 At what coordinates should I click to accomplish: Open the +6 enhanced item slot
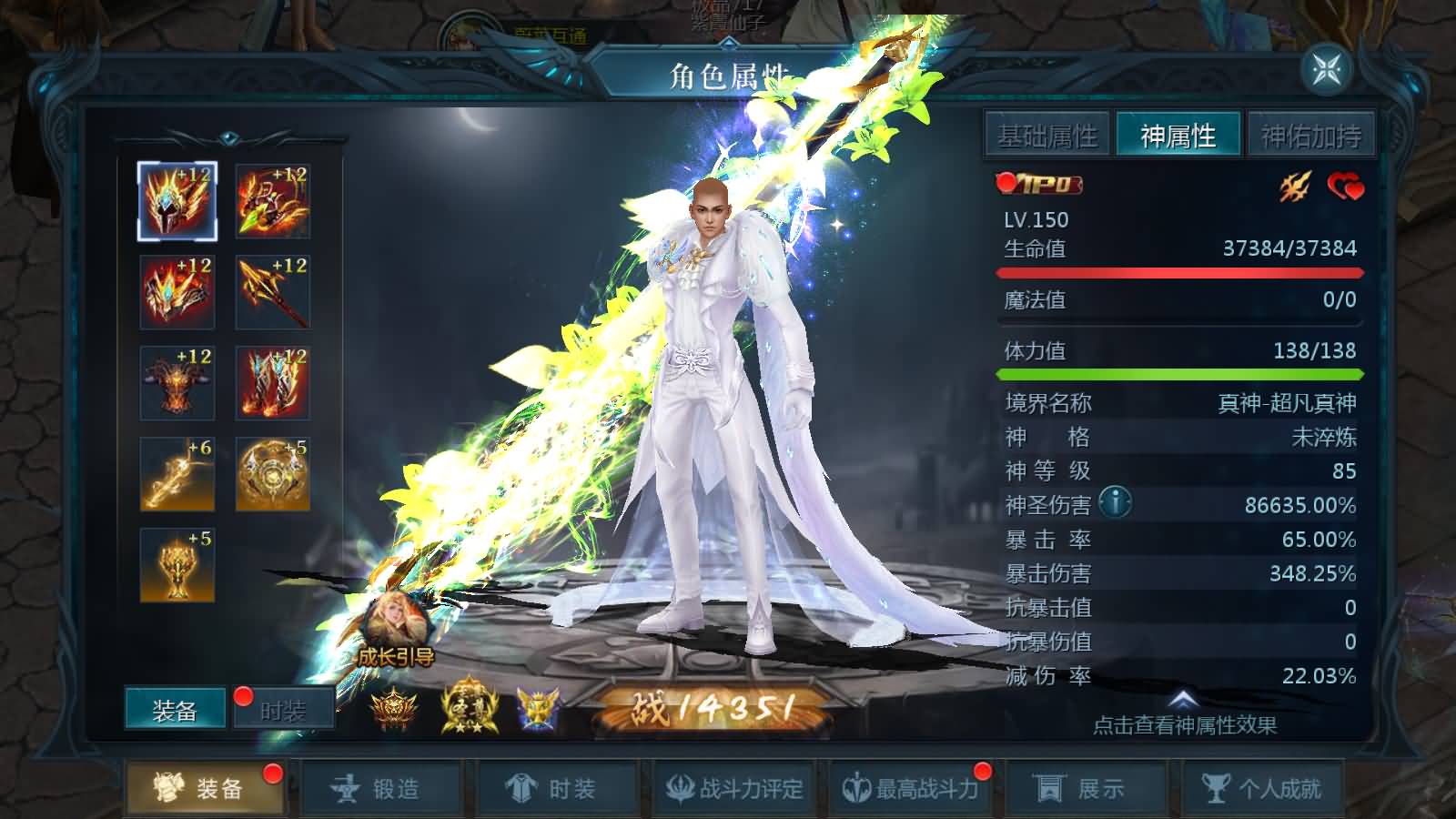click(x=177, y=473)
